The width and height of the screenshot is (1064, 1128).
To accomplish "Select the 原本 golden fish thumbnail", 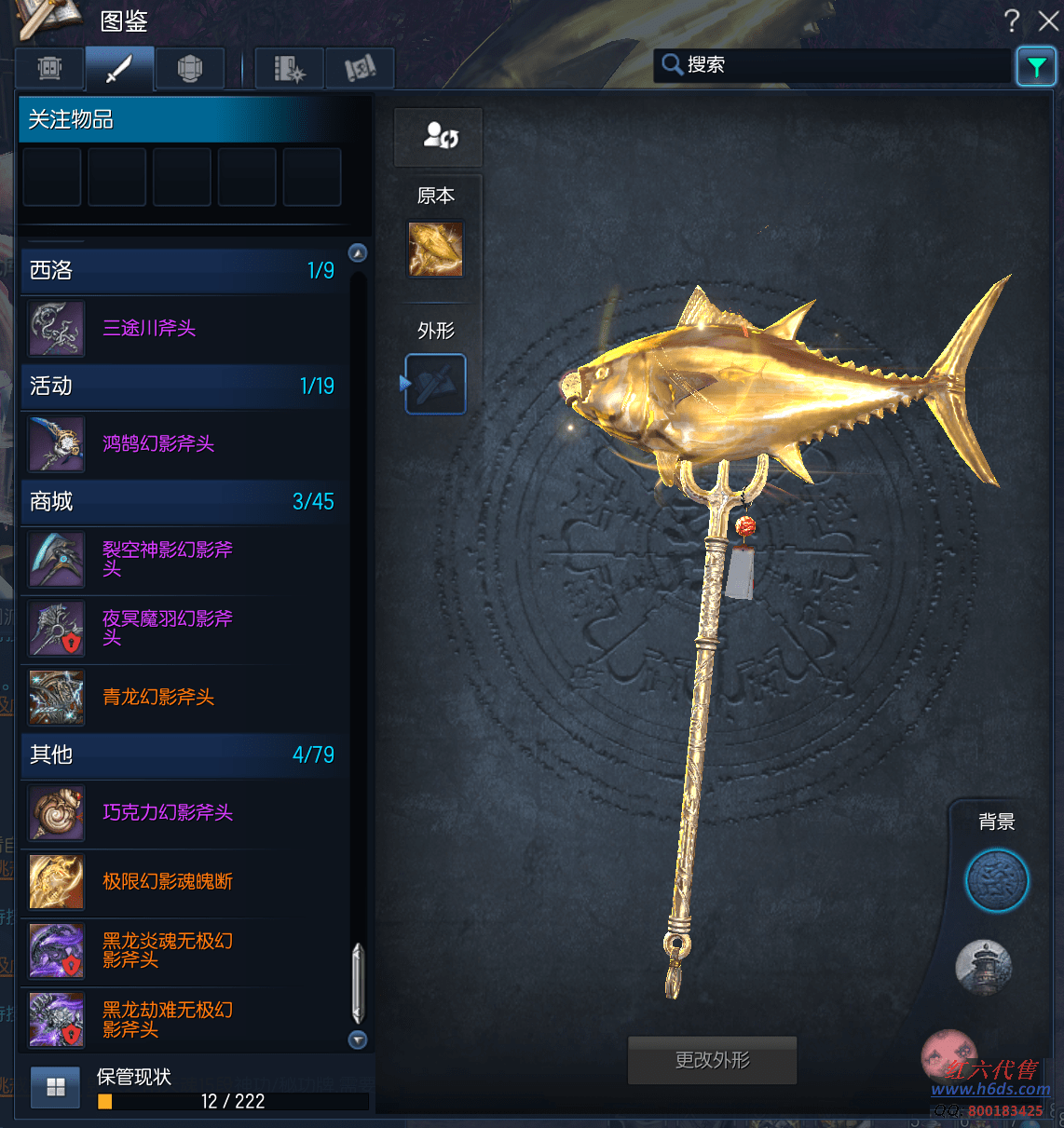I will tap(435, 250).
